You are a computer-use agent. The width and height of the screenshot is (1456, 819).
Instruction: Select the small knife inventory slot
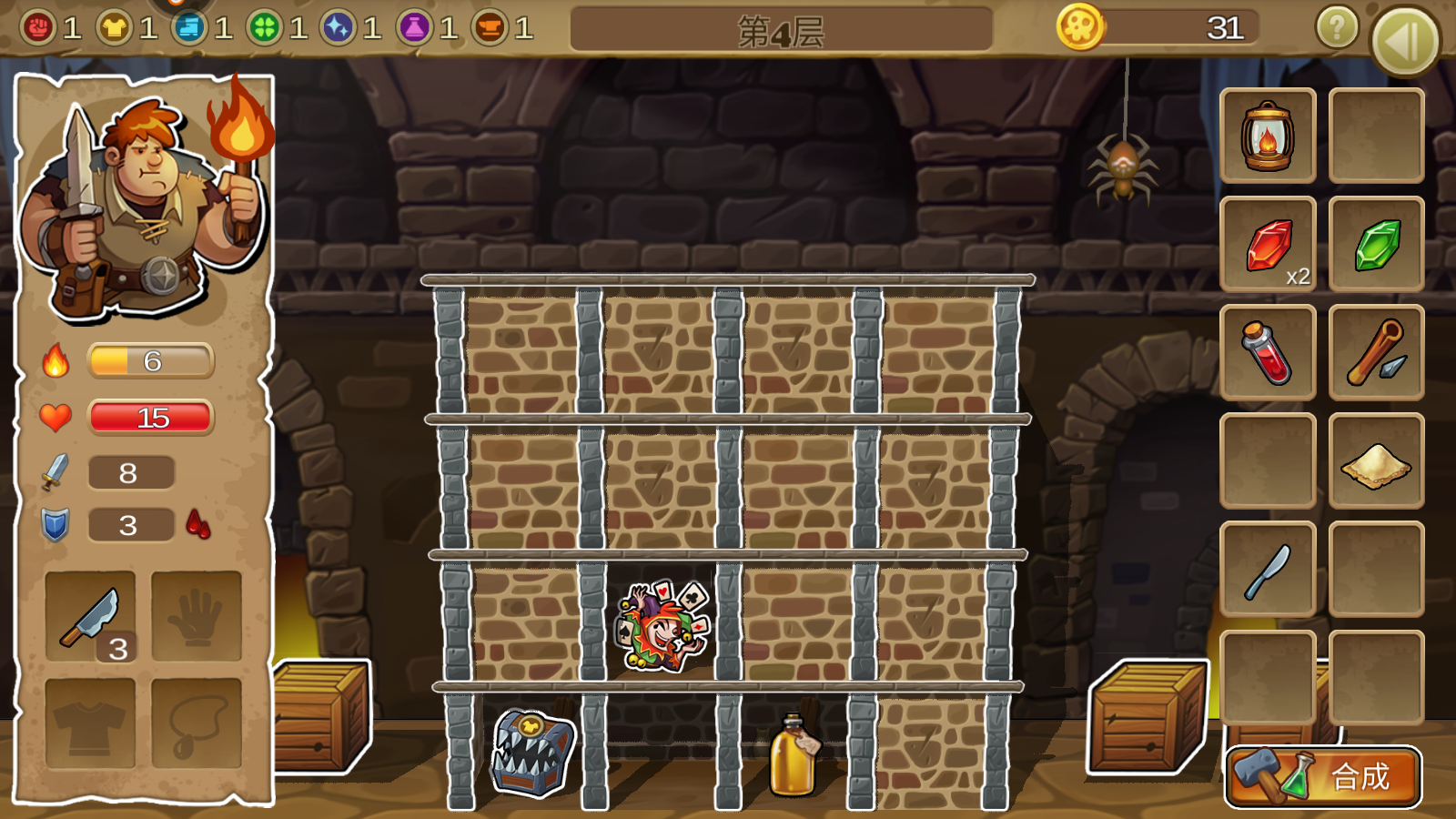point(1268,570)
